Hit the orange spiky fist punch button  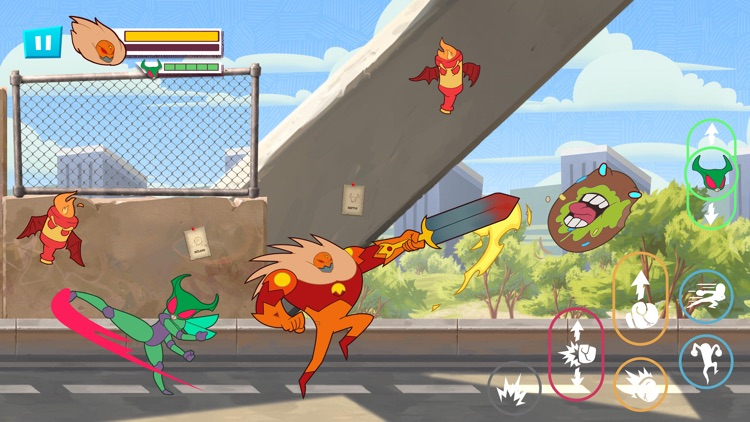[640, 383]
